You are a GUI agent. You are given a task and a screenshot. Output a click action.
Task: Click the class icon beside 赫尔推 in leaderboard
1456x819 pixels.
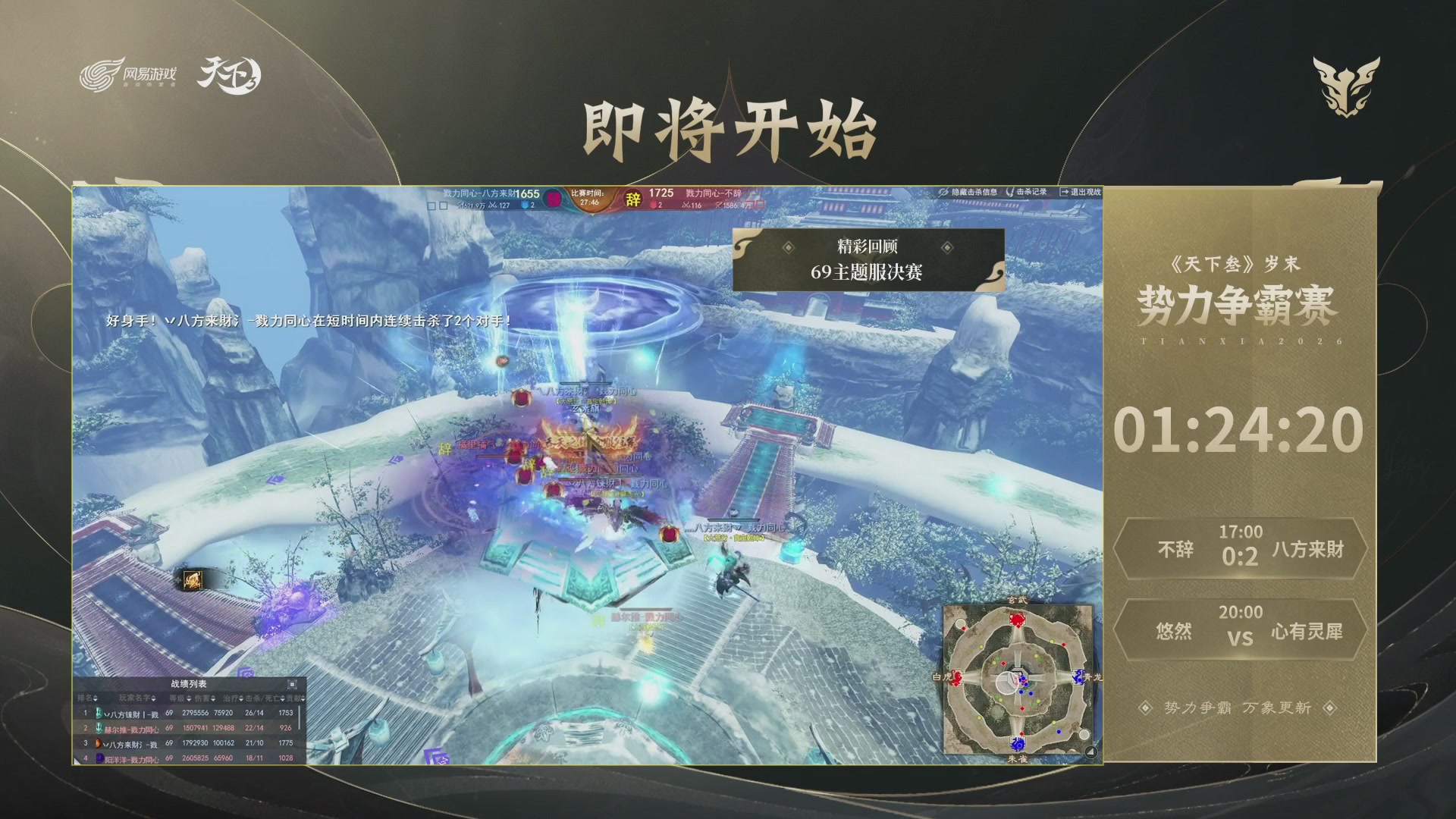tap(99, 729)
